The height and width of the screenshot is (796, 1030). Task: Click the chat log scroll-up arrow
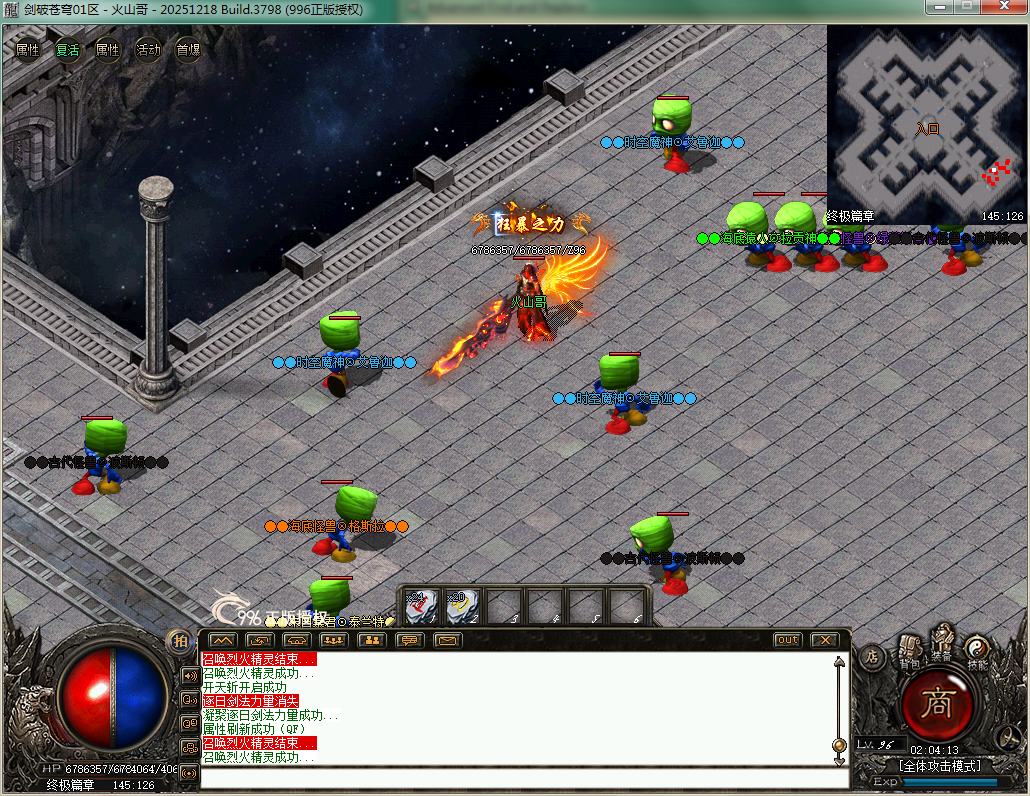pos(839,661)
